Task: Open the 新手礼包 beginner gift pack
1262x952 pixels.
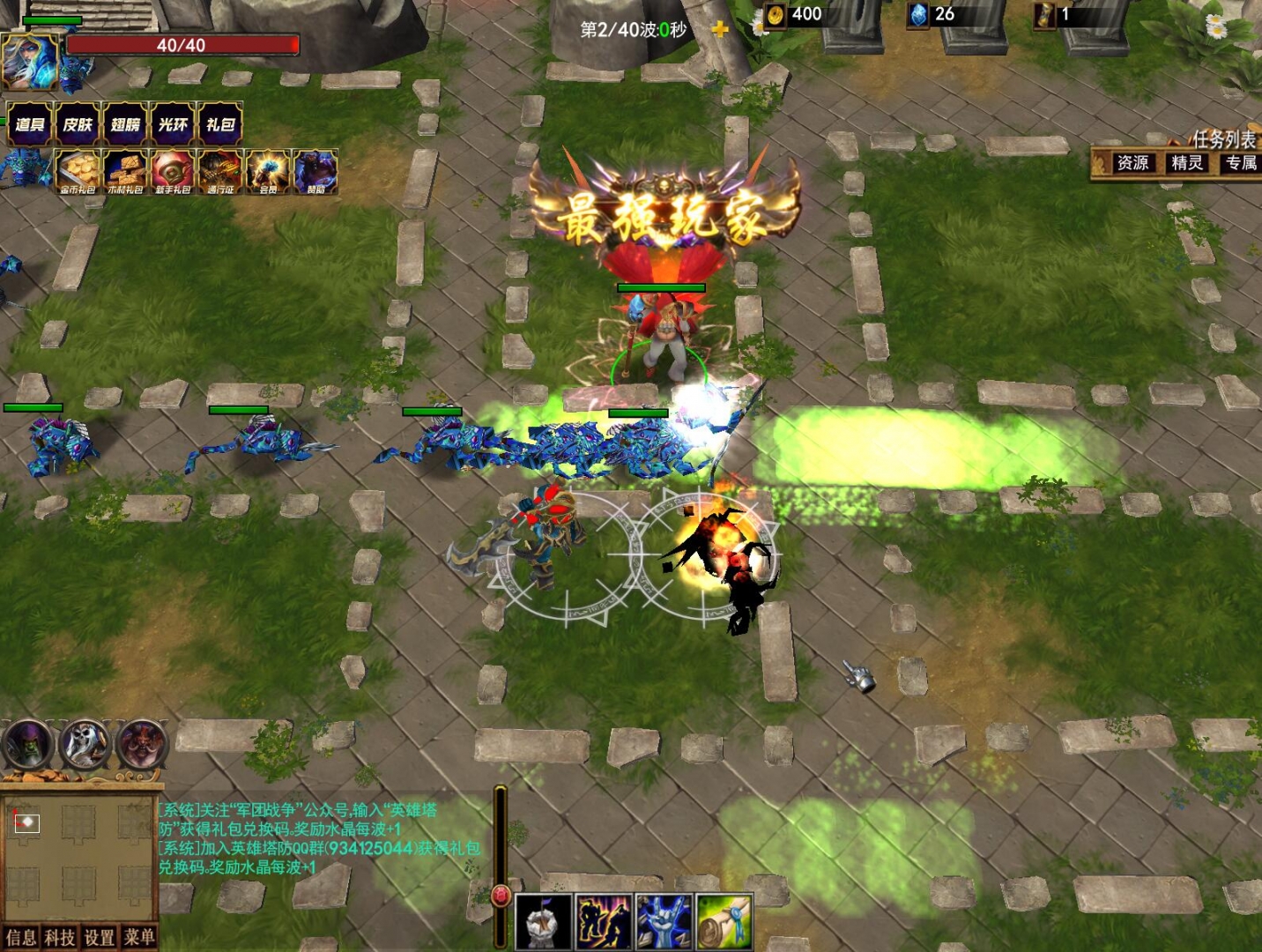Action: 173,169
